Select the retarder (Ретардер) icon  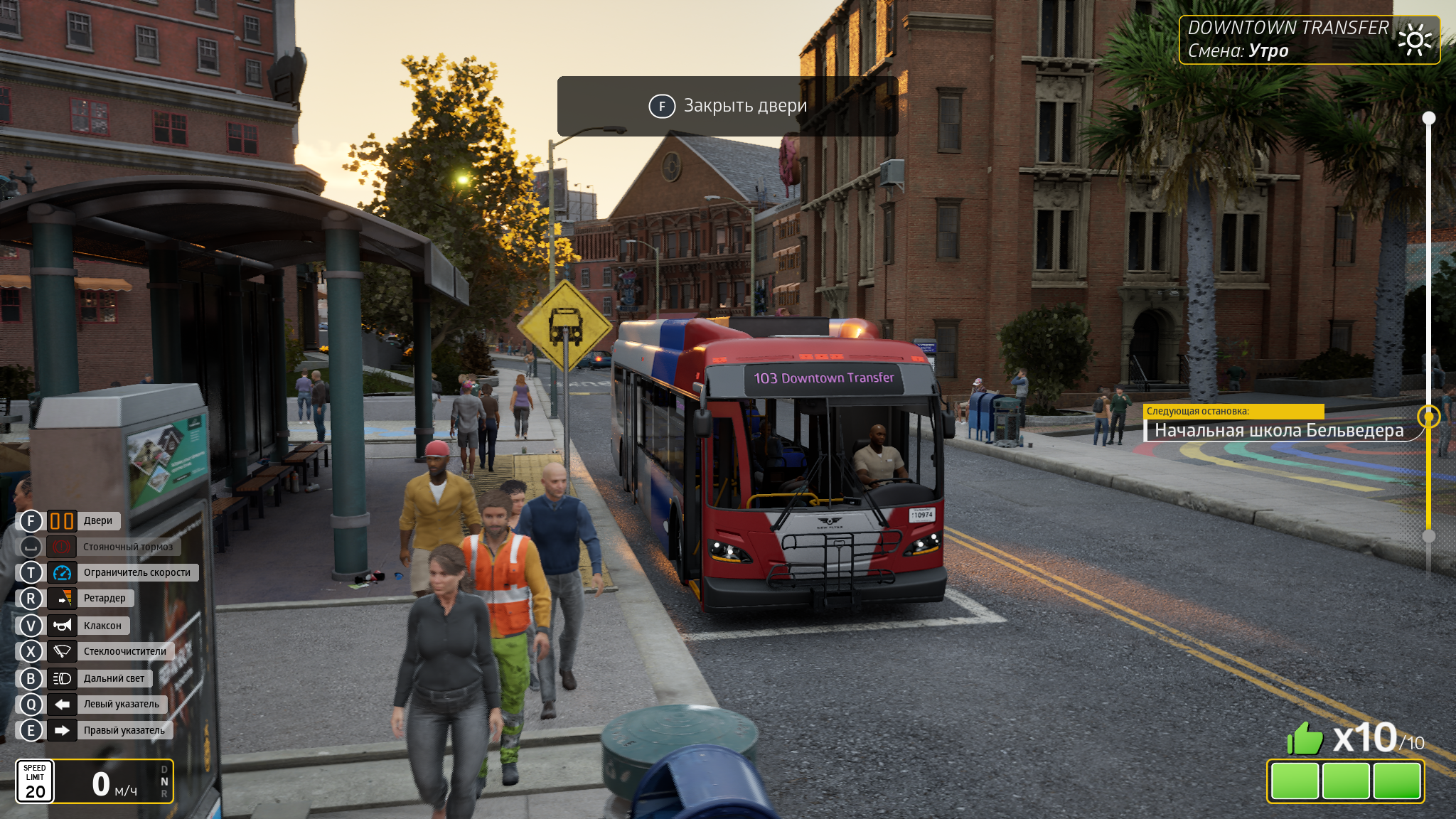click(x=62, y=599)
